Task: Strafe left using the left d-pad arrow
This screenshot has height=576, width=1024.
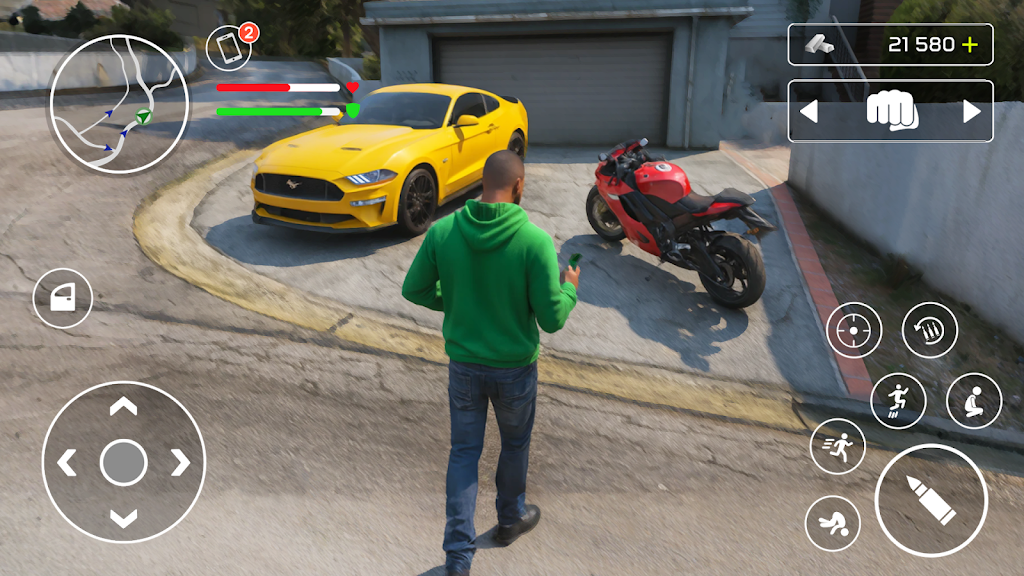Action: tap(68, 462)
